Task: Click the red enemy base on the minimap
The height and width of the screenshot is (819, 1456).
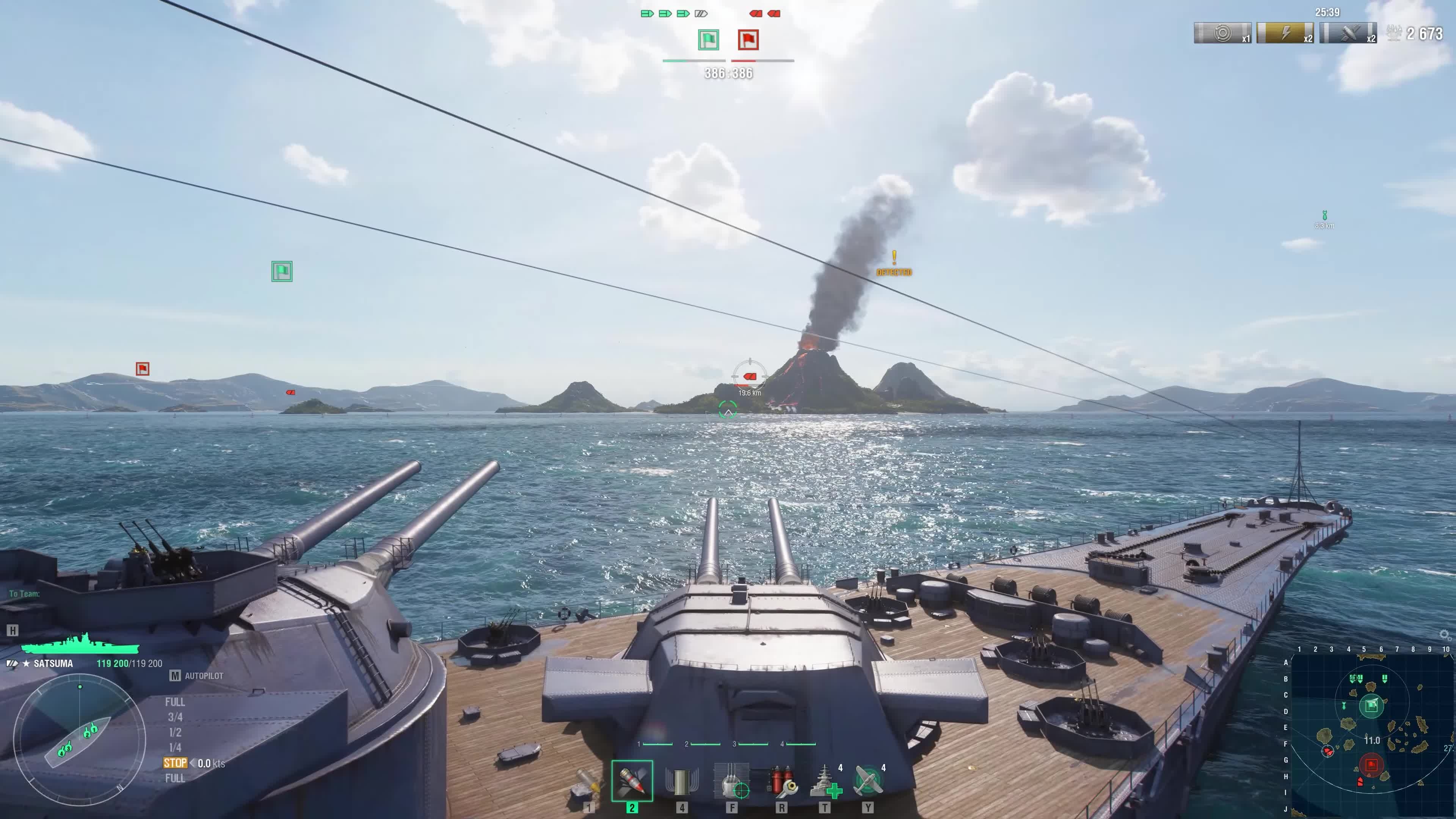Action: tap(1371, 765)
